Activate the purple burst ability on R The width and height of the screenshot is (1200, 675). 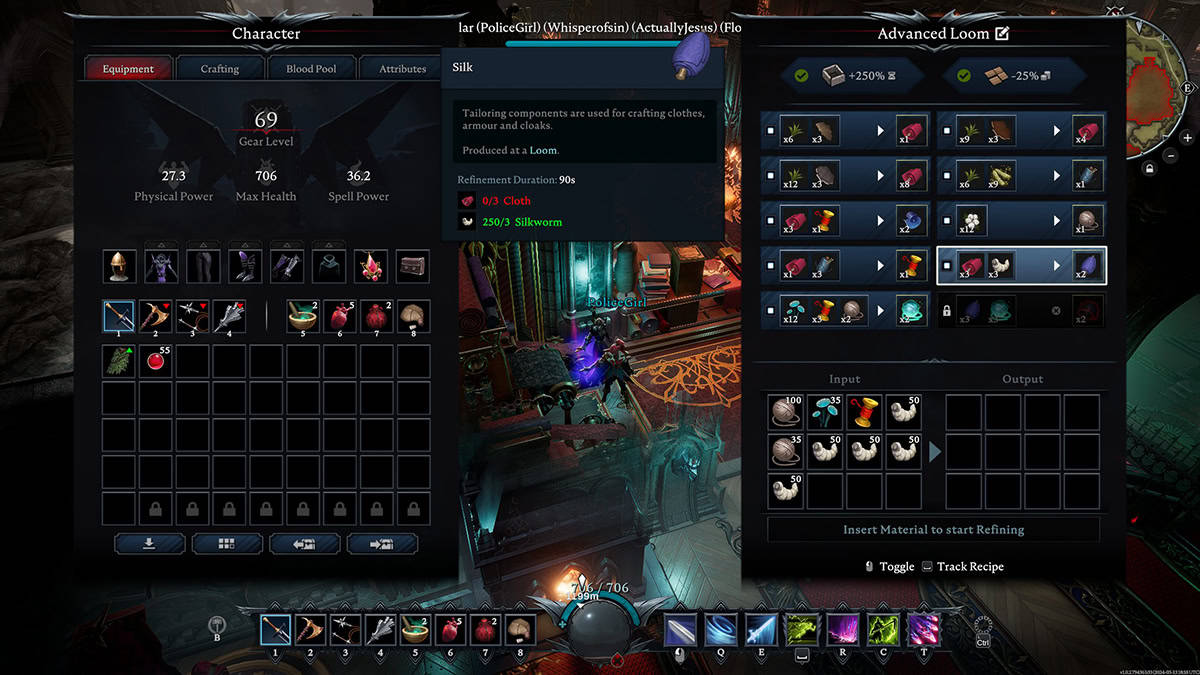[x=841, y=630]
